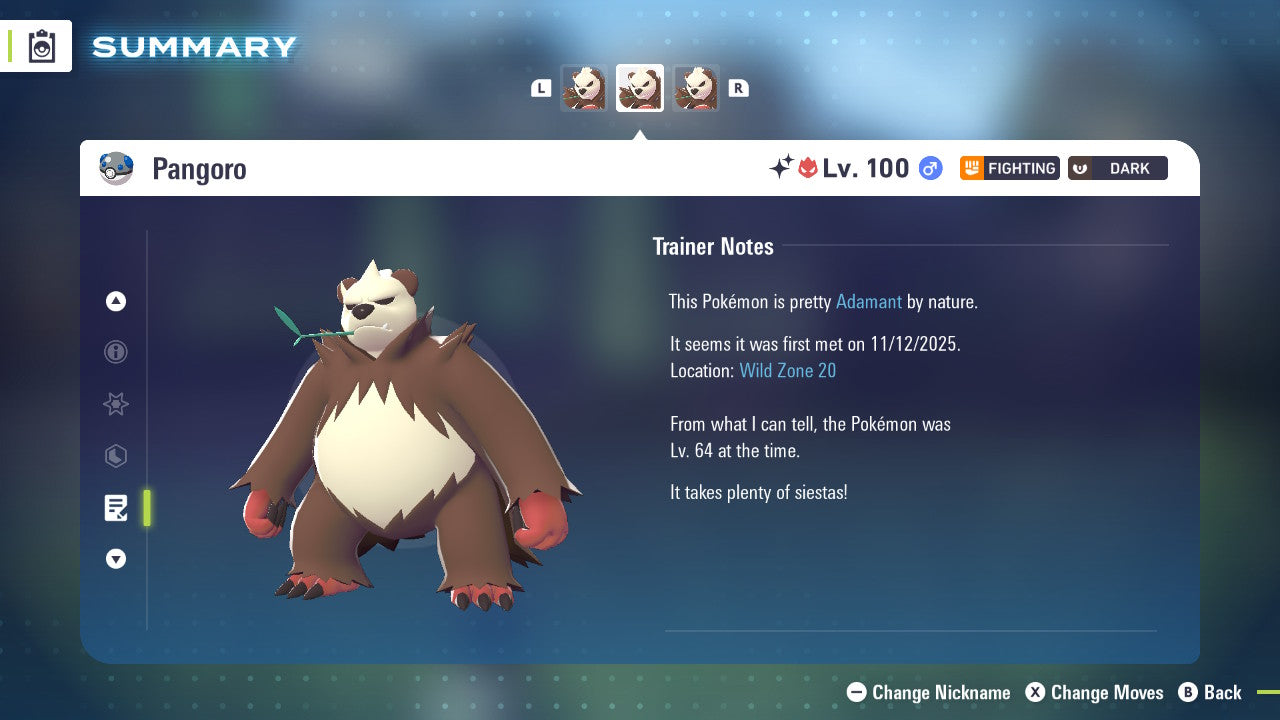Click the L shoulder button indicator

point(541,88)
